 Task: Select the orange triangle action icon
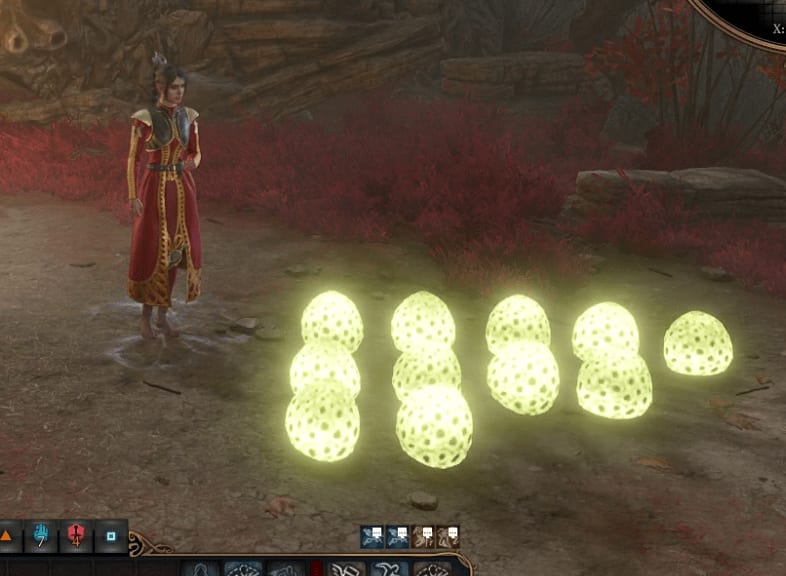(7, 537)
